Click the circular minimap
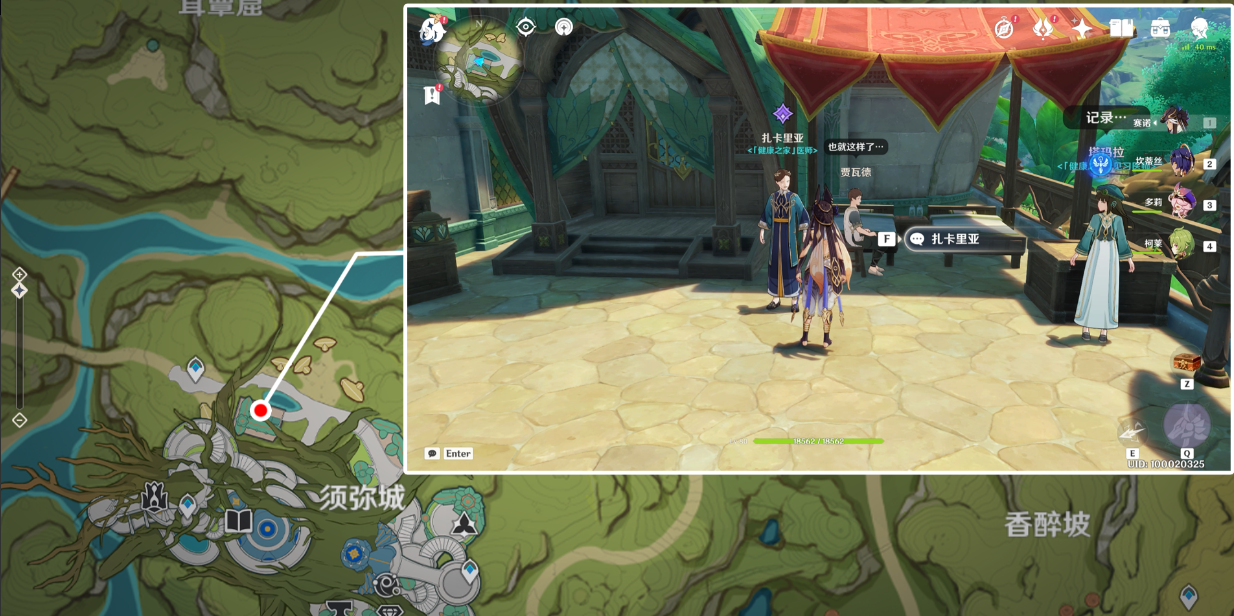Screen dimensions: 1234x616 pos(482,62)
